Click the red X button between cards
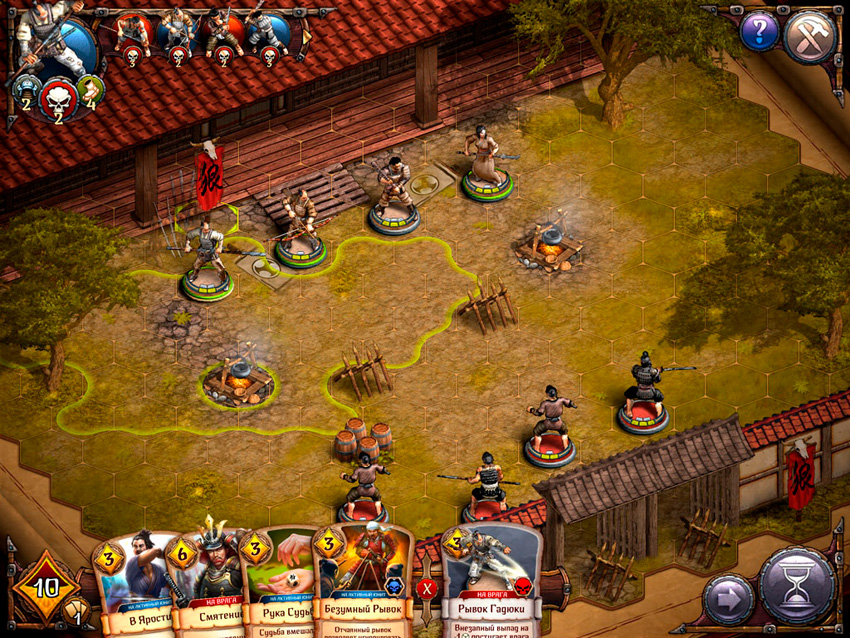The image size is (850, 638). (427, 587)
